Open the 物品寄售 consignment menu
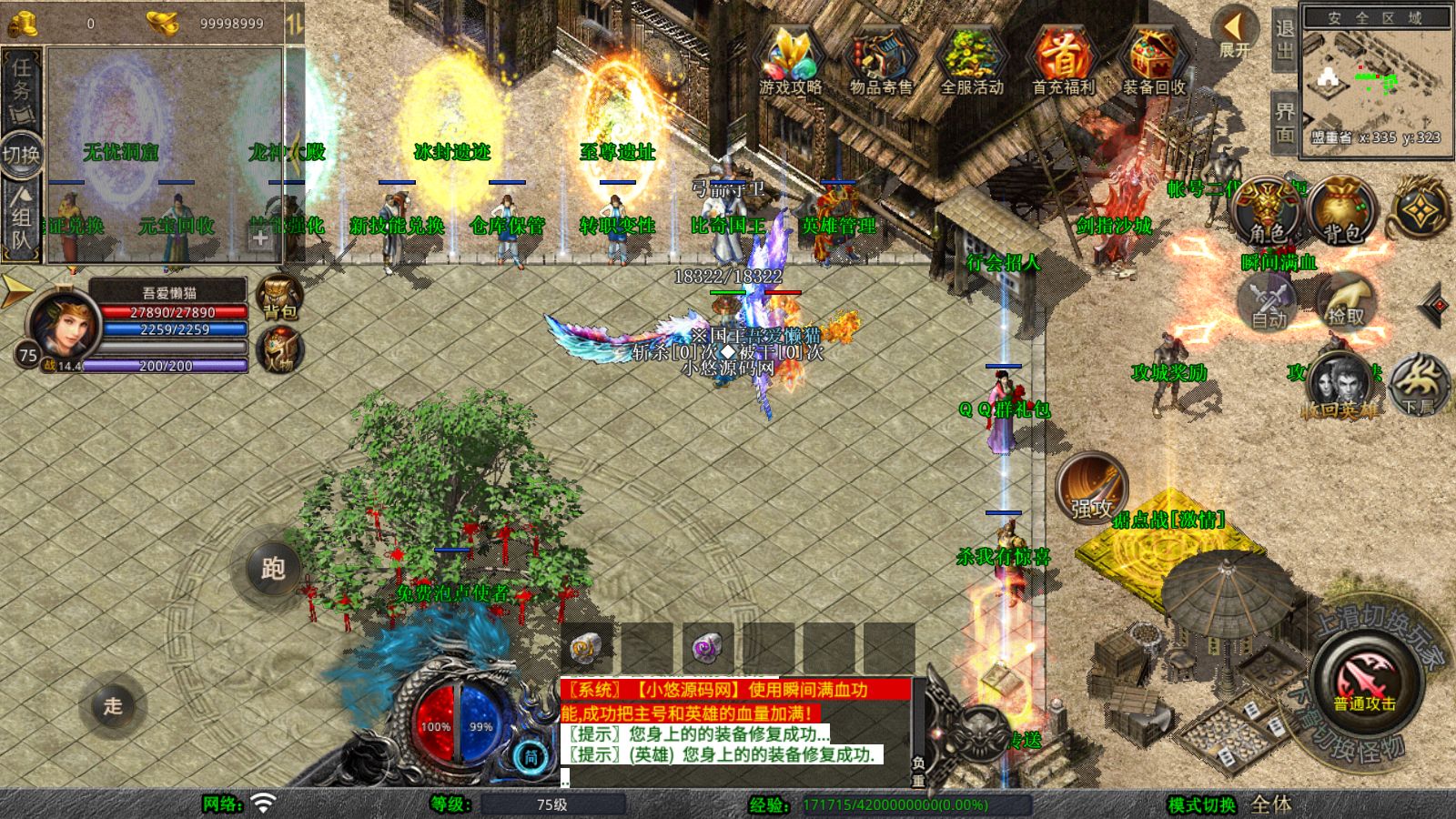Viewport: 1456px width, 819px height. 880,59
